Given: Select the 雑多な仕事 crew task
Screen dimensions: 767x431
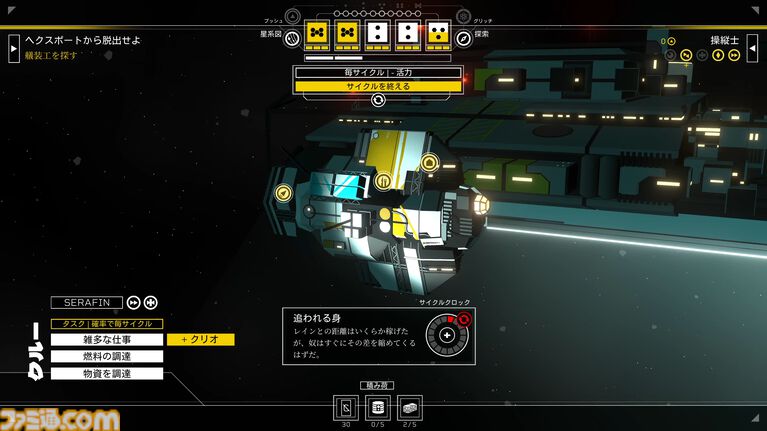Looking at the screenshot, I should [x=107, y=340].
